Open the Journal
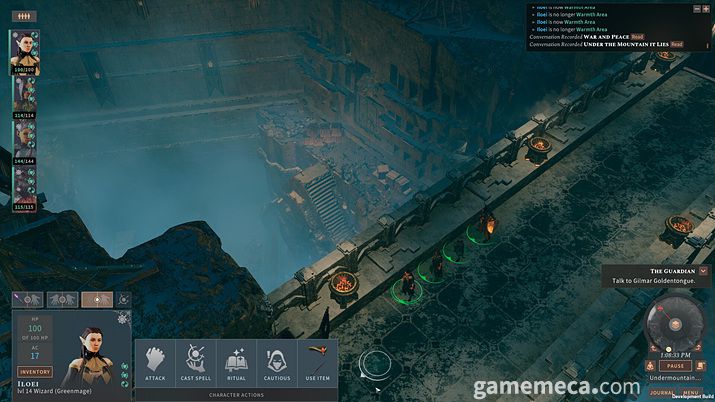 pyautogui.click(x=661, y=392)
